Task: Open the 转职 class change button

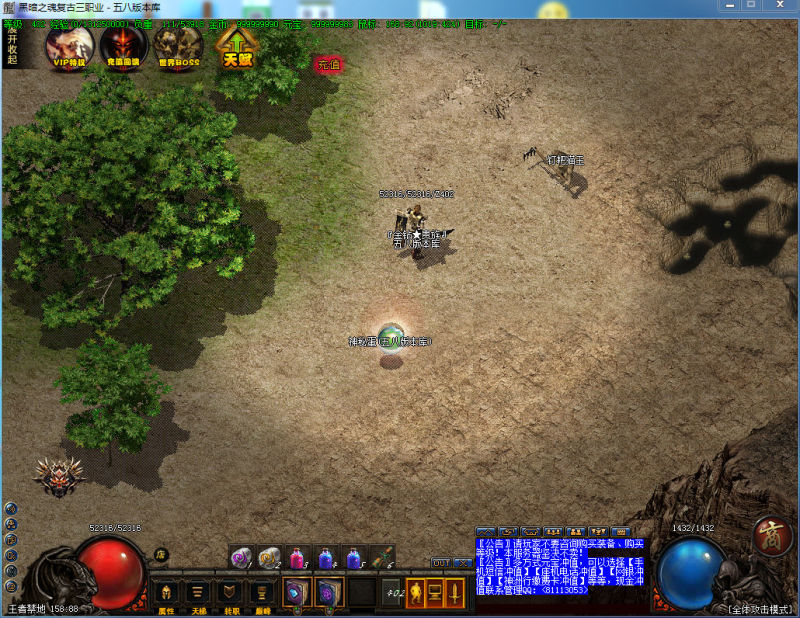Action: pyautogui.click(x=230, y=593)
